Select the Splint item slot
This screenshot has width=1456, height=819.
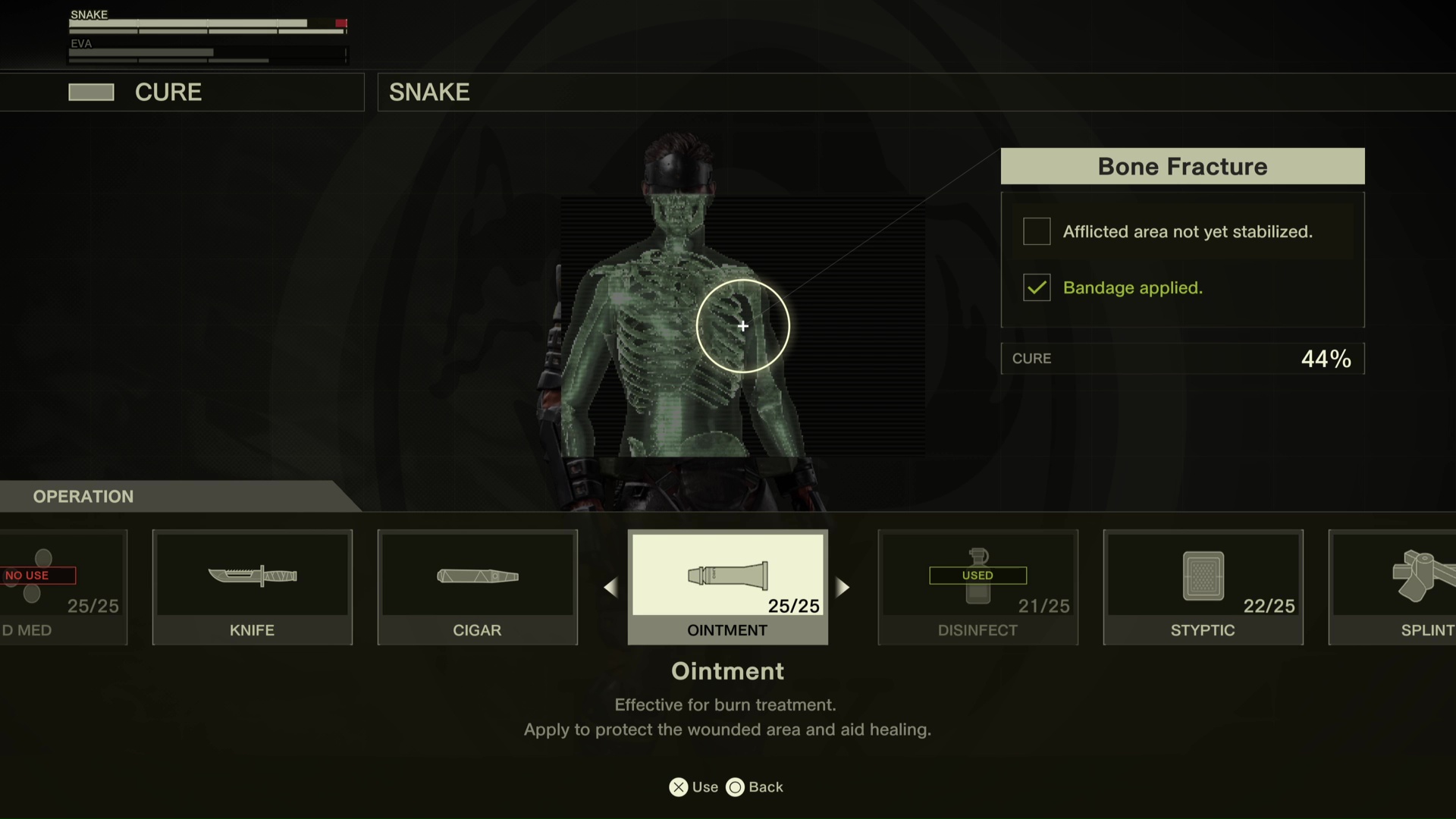point(1394,586)
